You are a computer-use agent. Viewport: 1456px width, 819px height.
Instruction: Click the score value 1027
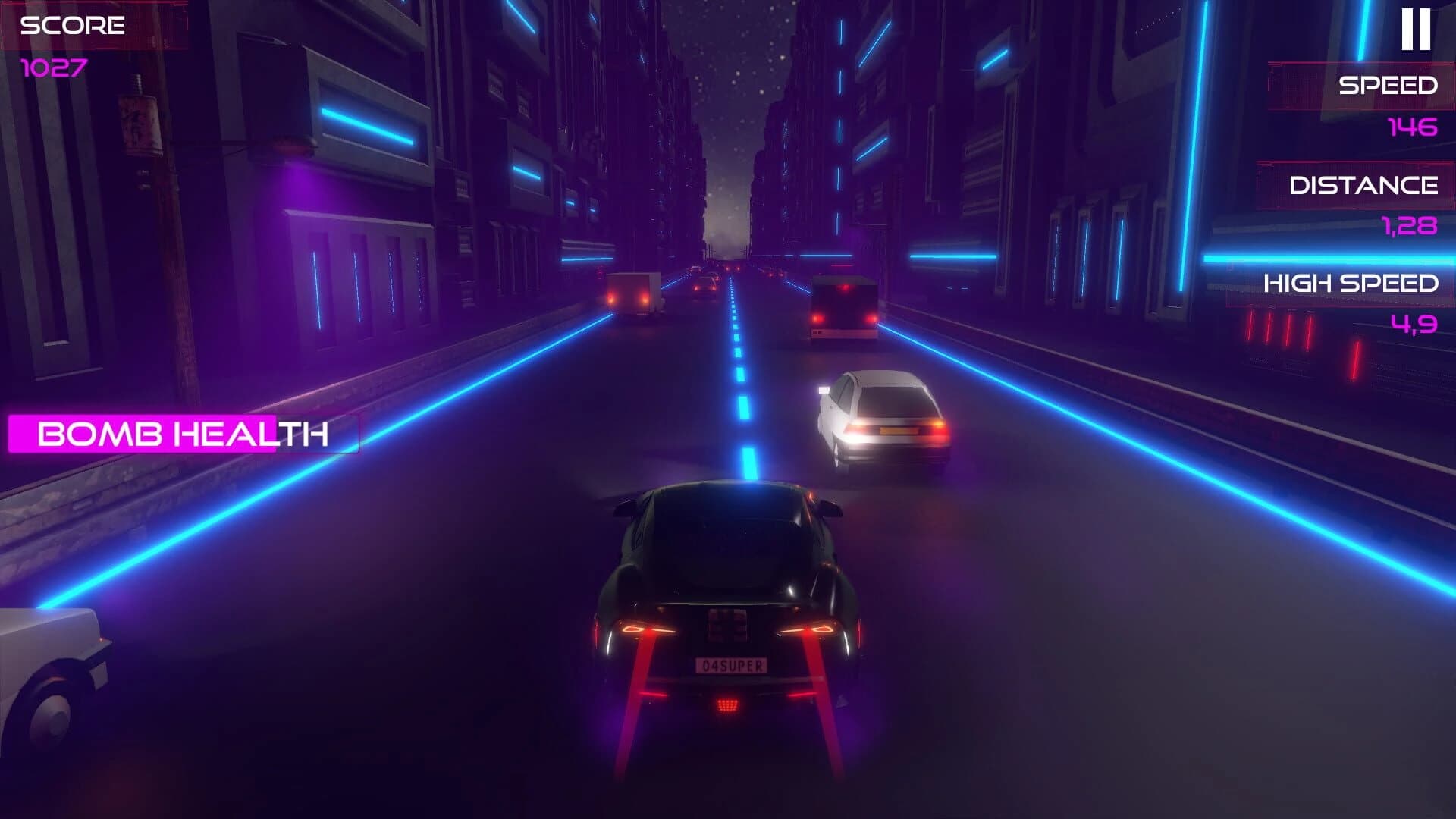[55, 70]
